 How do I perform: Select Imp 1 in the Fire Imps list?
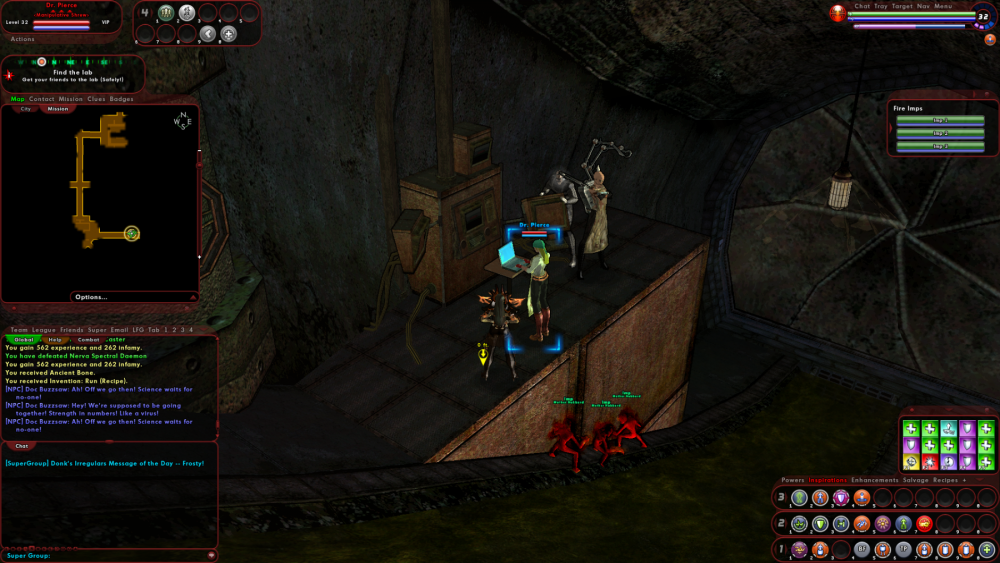[x=940, y=120]
